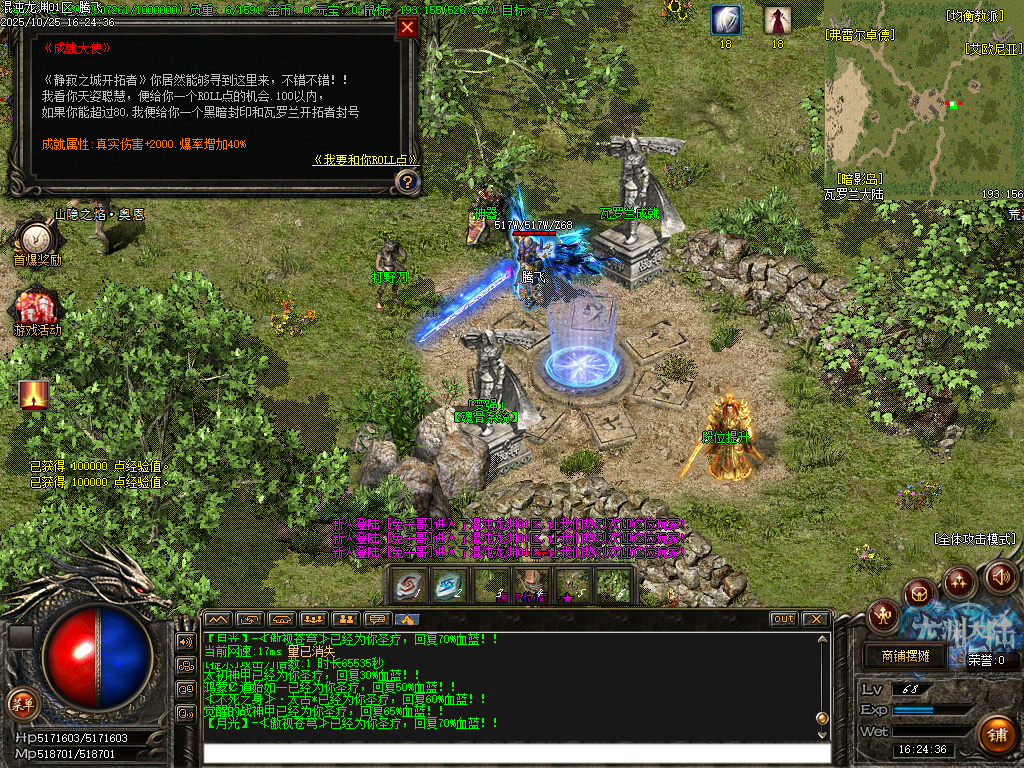Choose the 我要和你ROLL点 dialogue option
This screenshot has height=768, width=1024.
click(x=365, y=159)
